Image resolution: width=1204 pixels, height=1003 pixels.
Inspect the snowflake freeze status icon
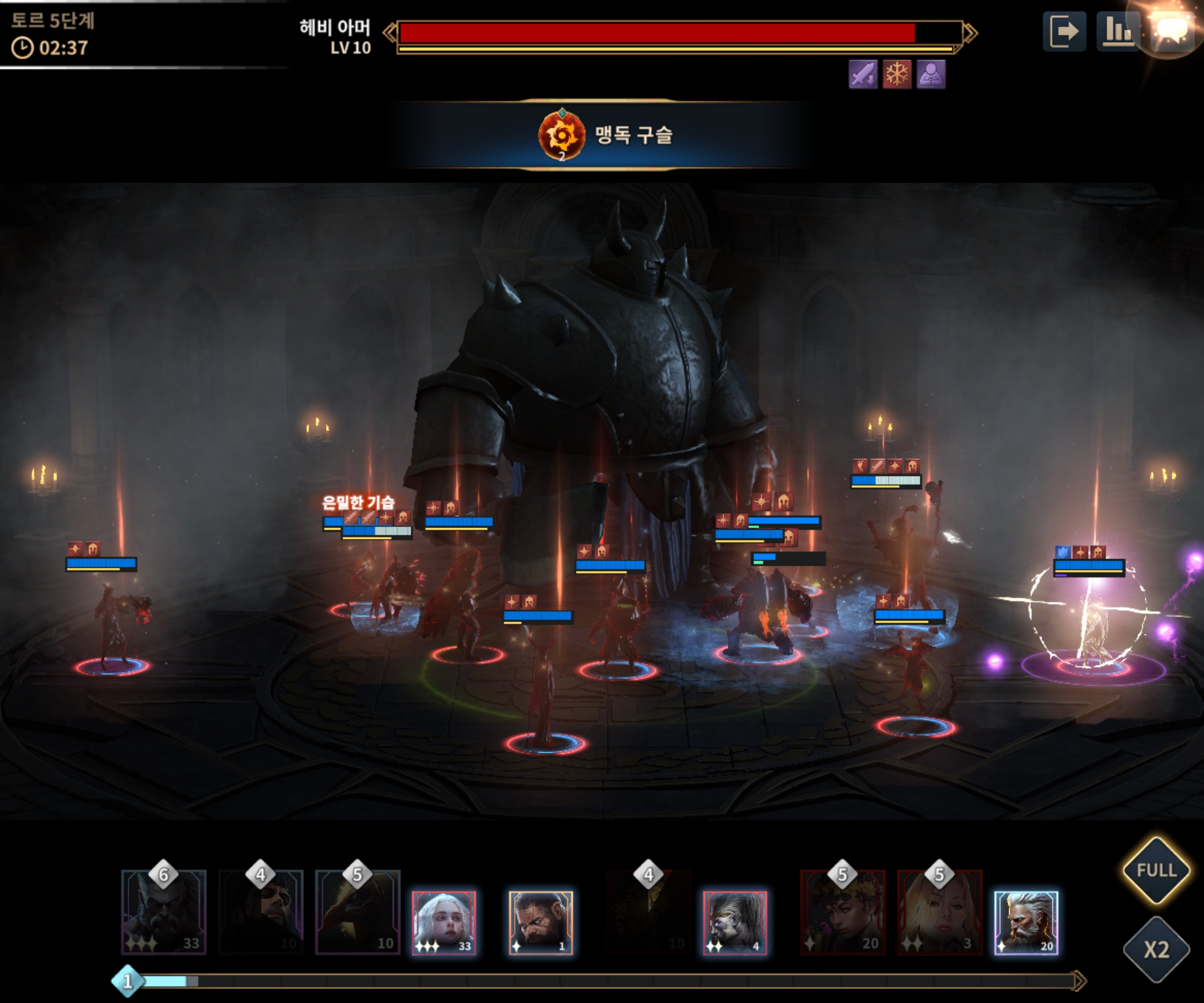coord(897,75)
